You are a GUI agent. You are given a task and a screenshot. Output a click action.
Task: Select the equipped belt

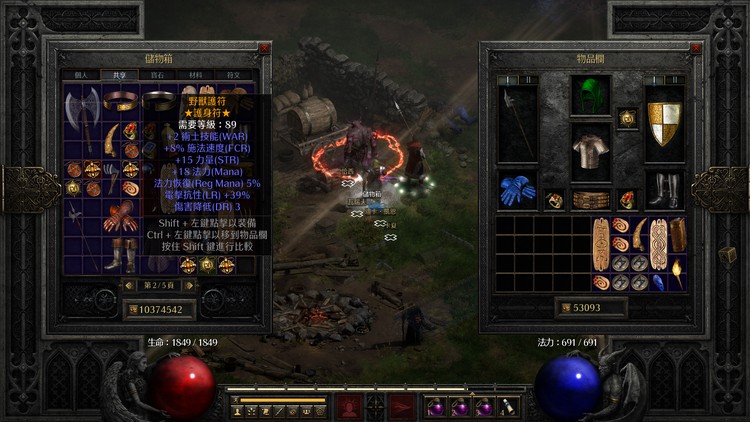click(x=590, y=200)
